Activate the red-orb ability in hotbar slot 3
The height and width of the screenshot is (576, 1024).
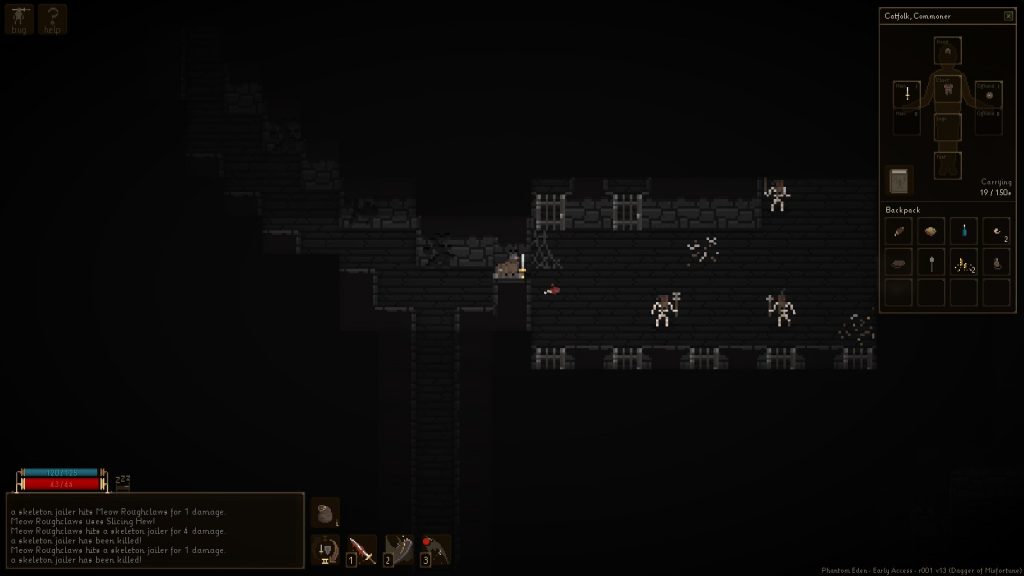pyautogui.click(x=435, y=549)
